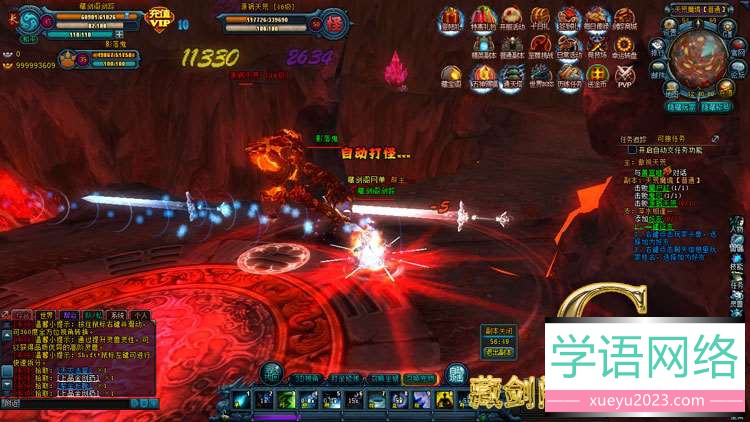Open the 幸运转盘 lucky wheel icon
Image resolution: width=750 pixels, height=422 pixels.
pyautogui.click(x=625, y=47)
